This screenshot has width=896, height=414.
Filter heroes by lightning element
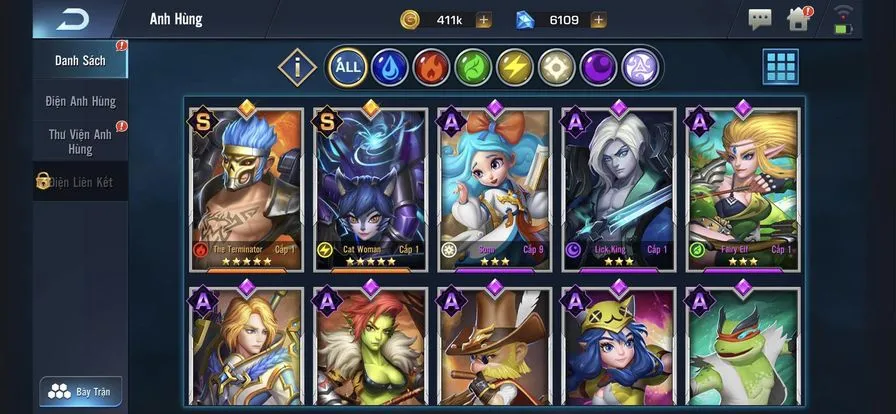[x=515, y=68]
